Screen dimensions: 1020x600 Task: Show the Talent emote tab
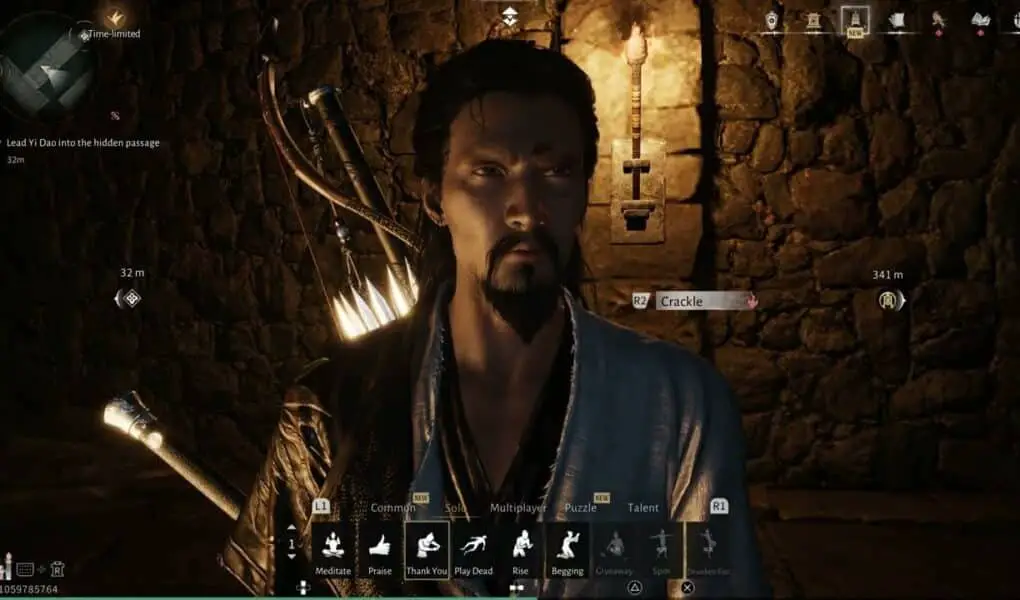[x=643, y=508]
